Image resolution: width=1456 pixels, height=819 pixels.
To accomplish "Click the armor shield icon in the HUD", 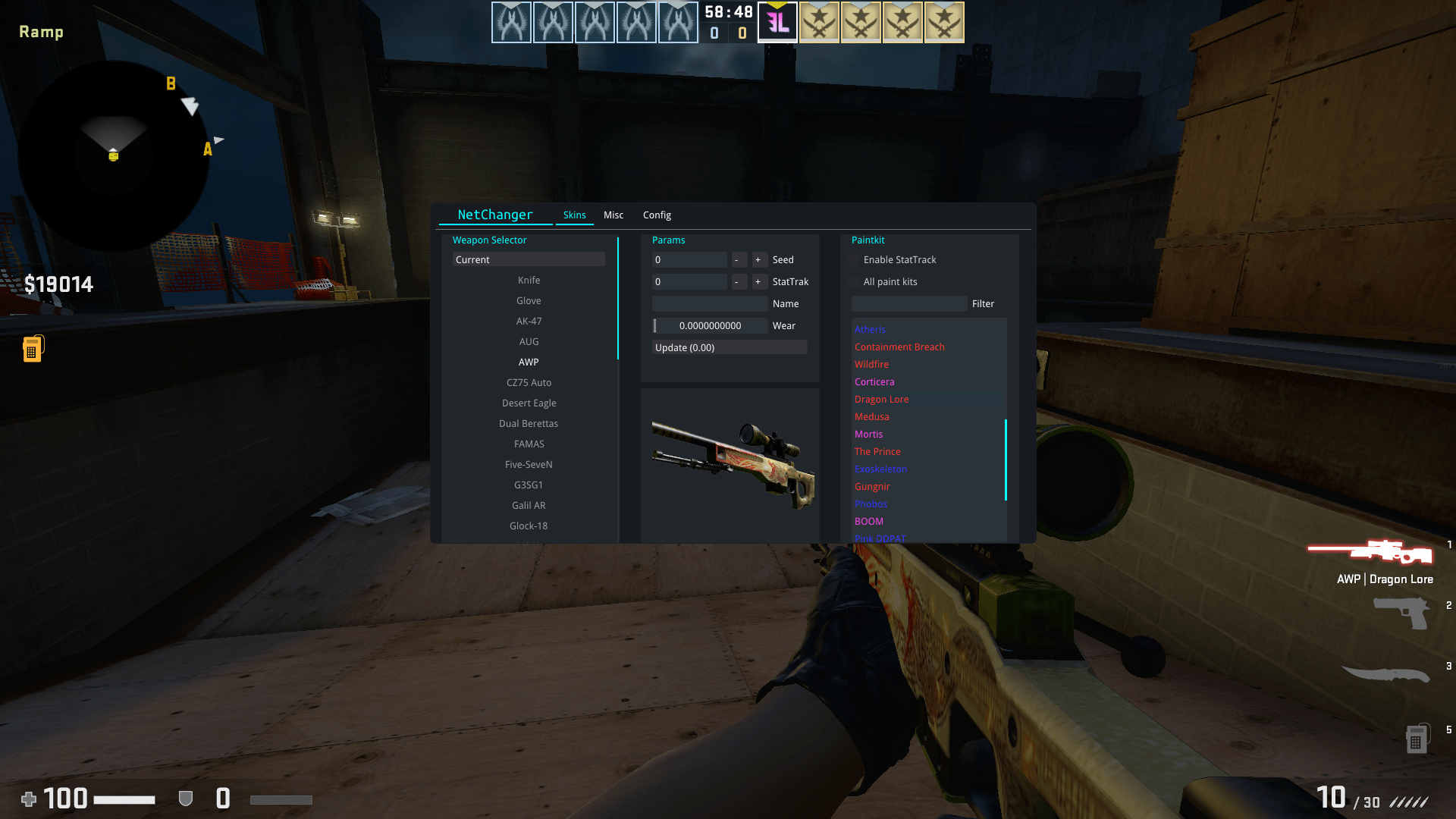I will tap(184, 799).
